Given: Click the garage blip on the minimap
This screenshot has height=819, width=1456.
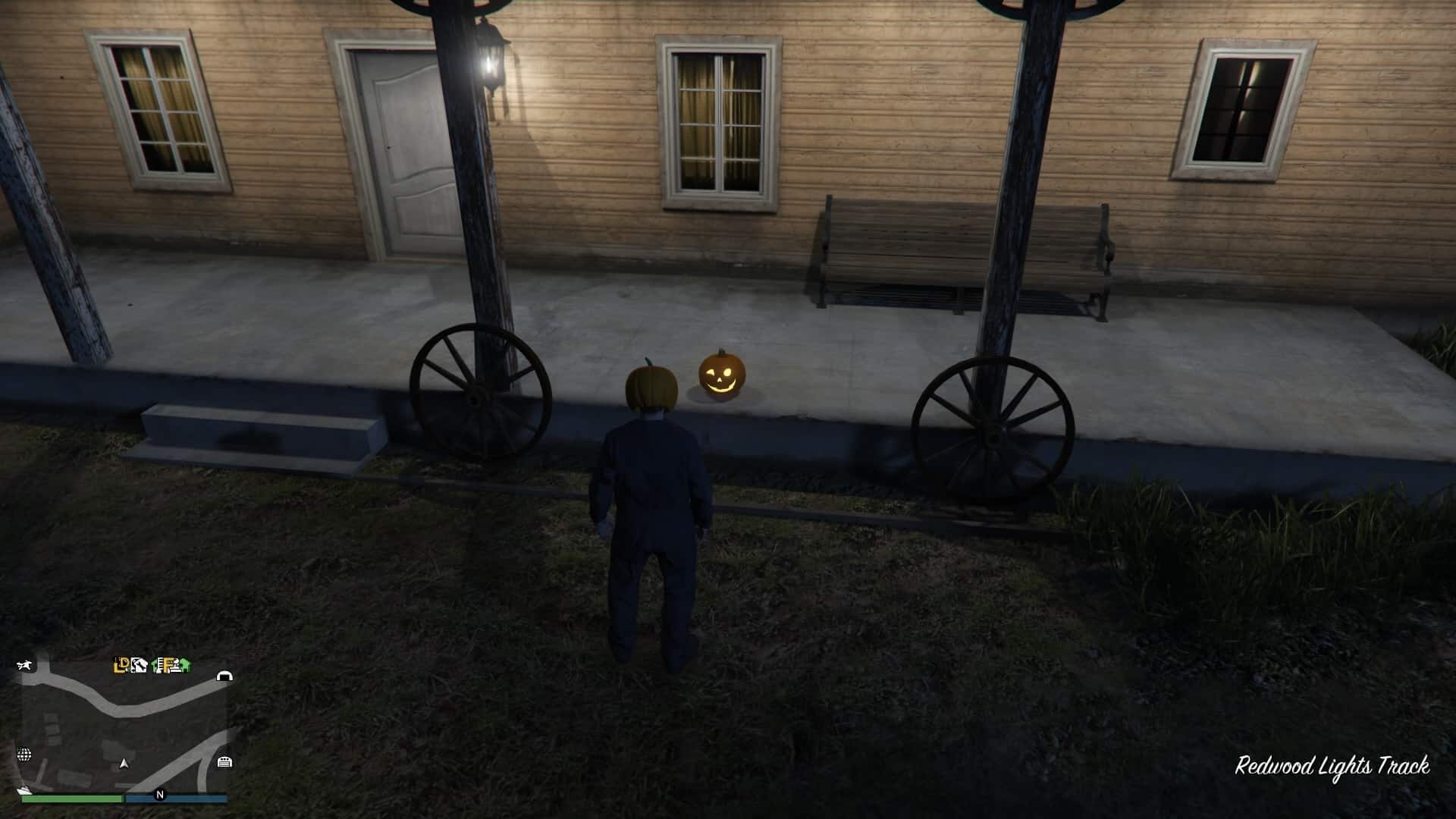Looking at the screenshot, I should click(224, 762).
